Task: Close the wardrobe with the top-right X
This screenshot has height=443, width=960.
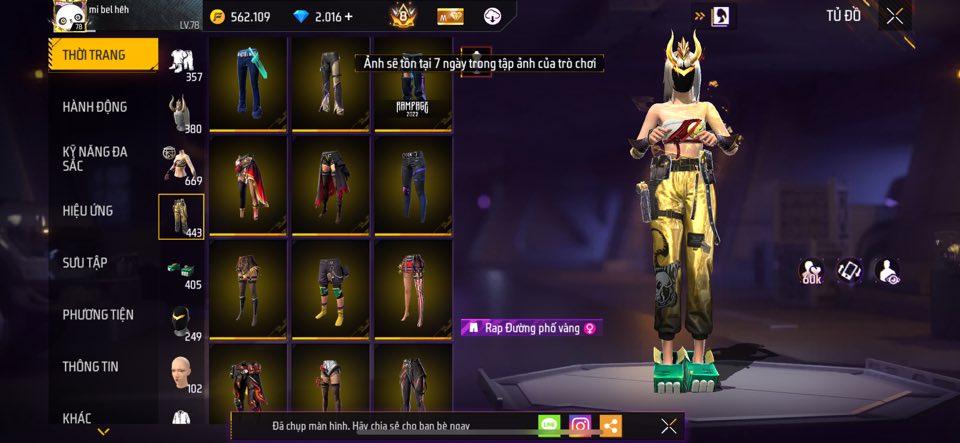Action: point(894,15)
